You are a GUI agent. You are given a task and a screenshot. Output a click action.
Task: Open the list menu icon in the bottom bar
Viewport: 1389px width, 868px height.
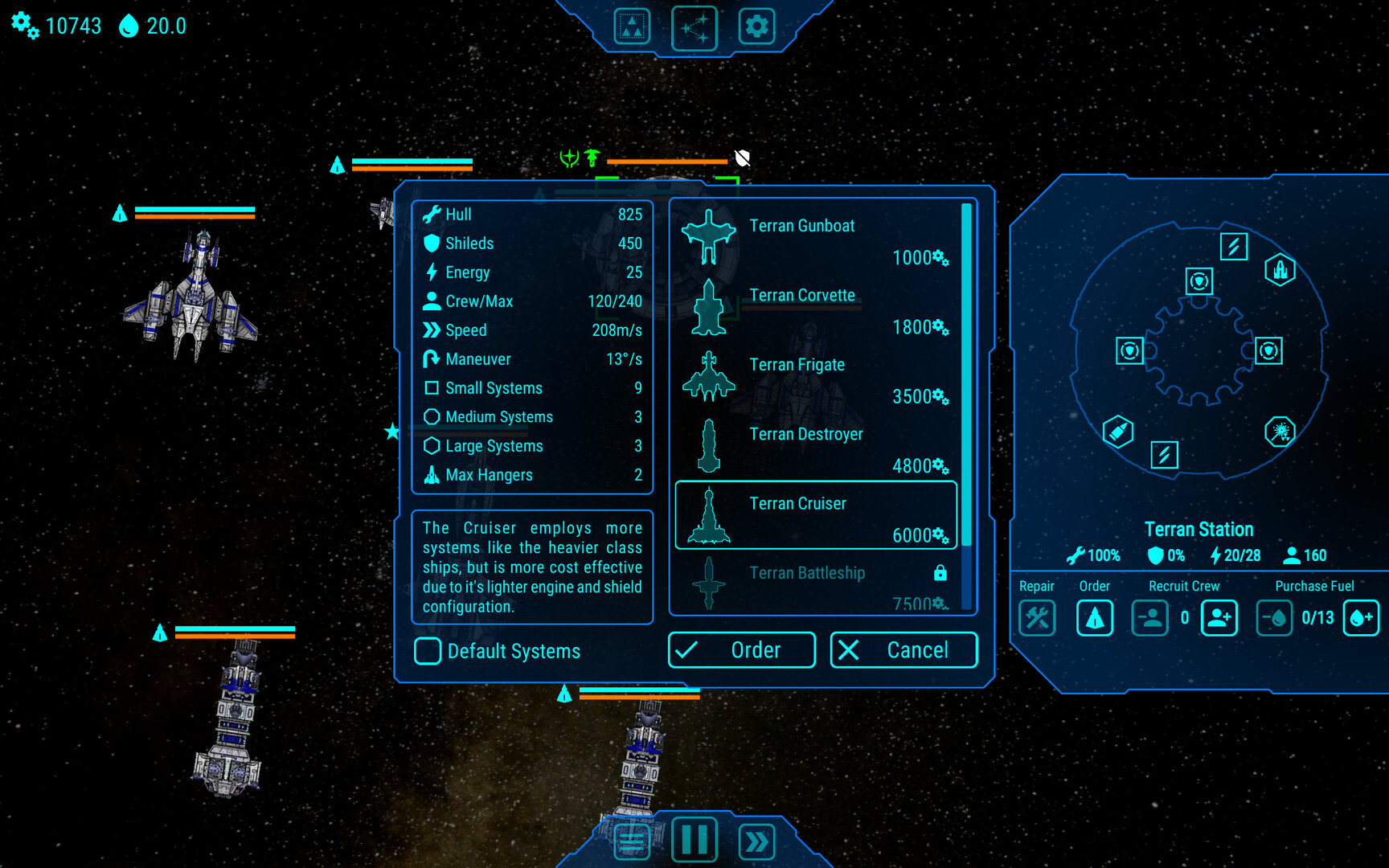(x=632, y=841)
